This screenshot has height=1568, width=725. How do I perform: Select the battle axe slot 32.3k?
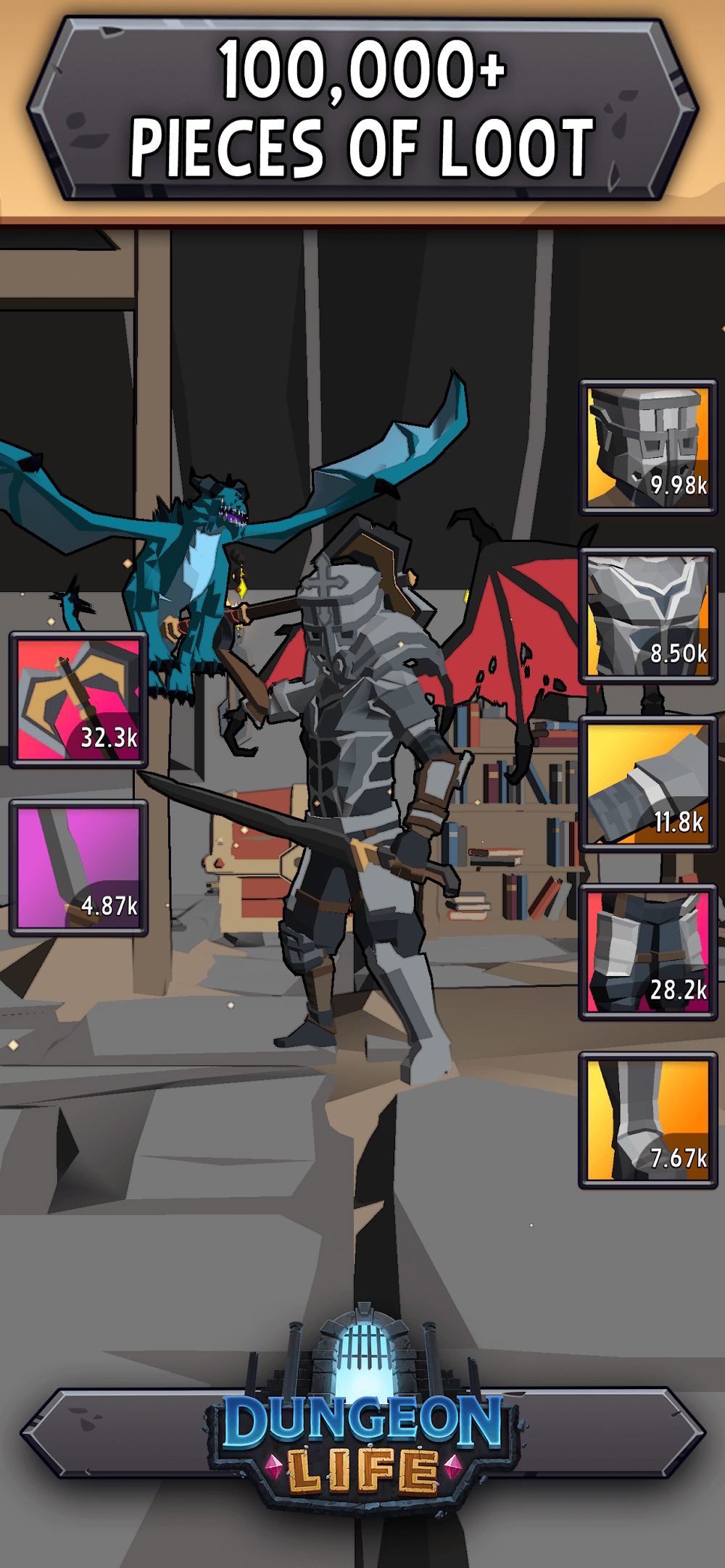(x=78, y=699)
